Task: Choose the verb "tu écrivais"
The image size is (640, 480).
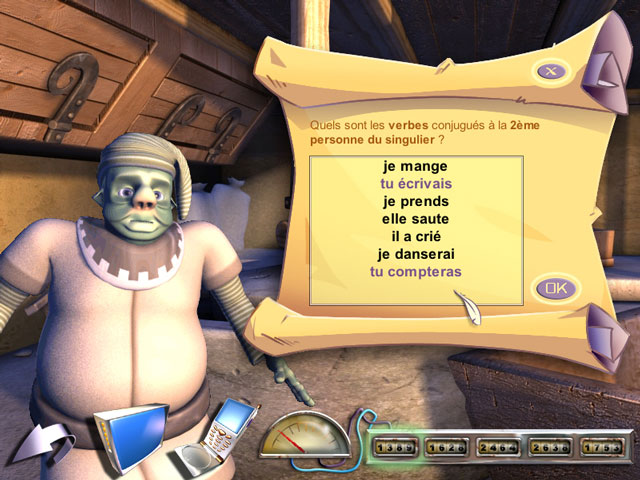Action: [x=415, y=184]
